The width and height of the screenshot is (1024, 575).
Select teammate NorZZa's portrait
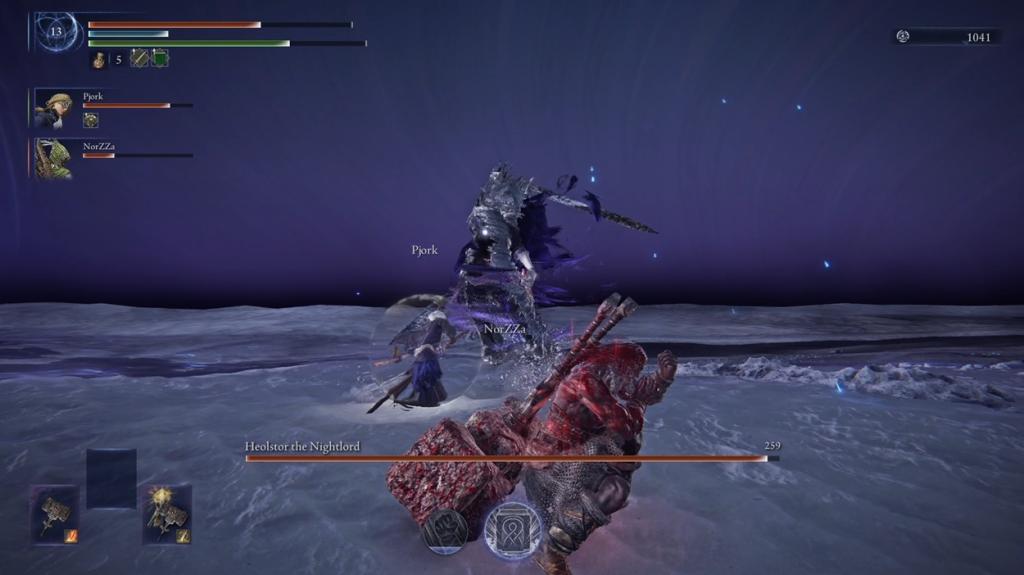53,159
